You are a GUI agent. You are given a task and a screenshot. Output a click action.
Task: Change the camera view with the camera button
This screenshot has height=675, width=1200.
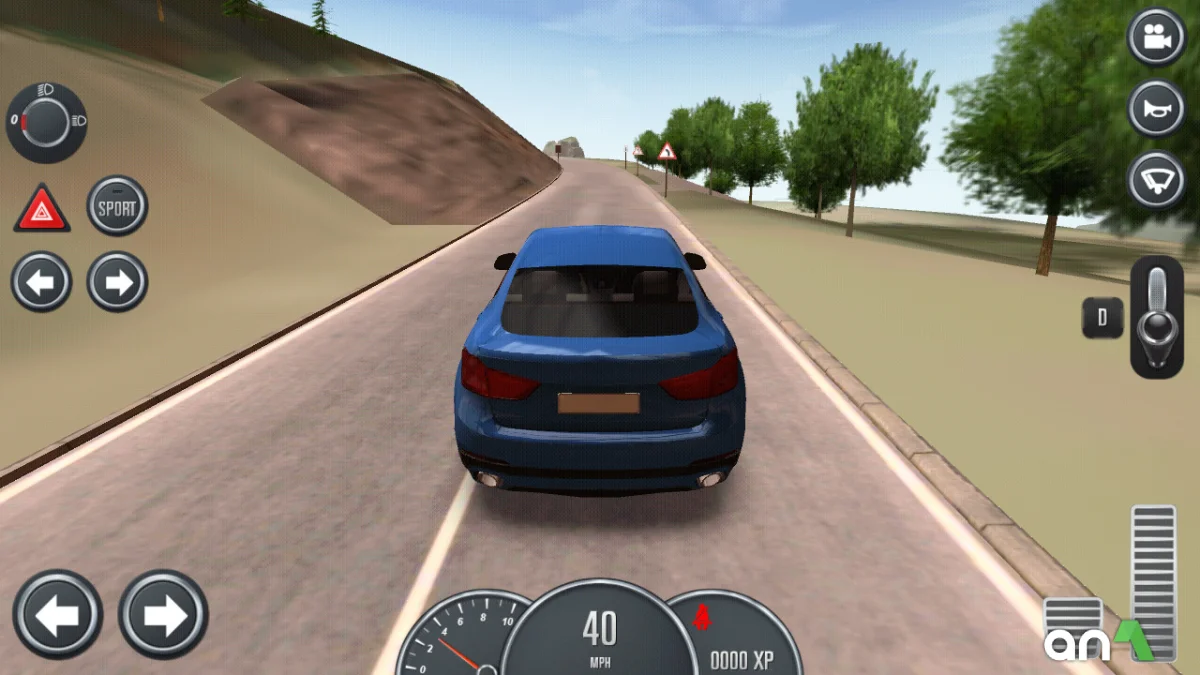click(1157, 38)
